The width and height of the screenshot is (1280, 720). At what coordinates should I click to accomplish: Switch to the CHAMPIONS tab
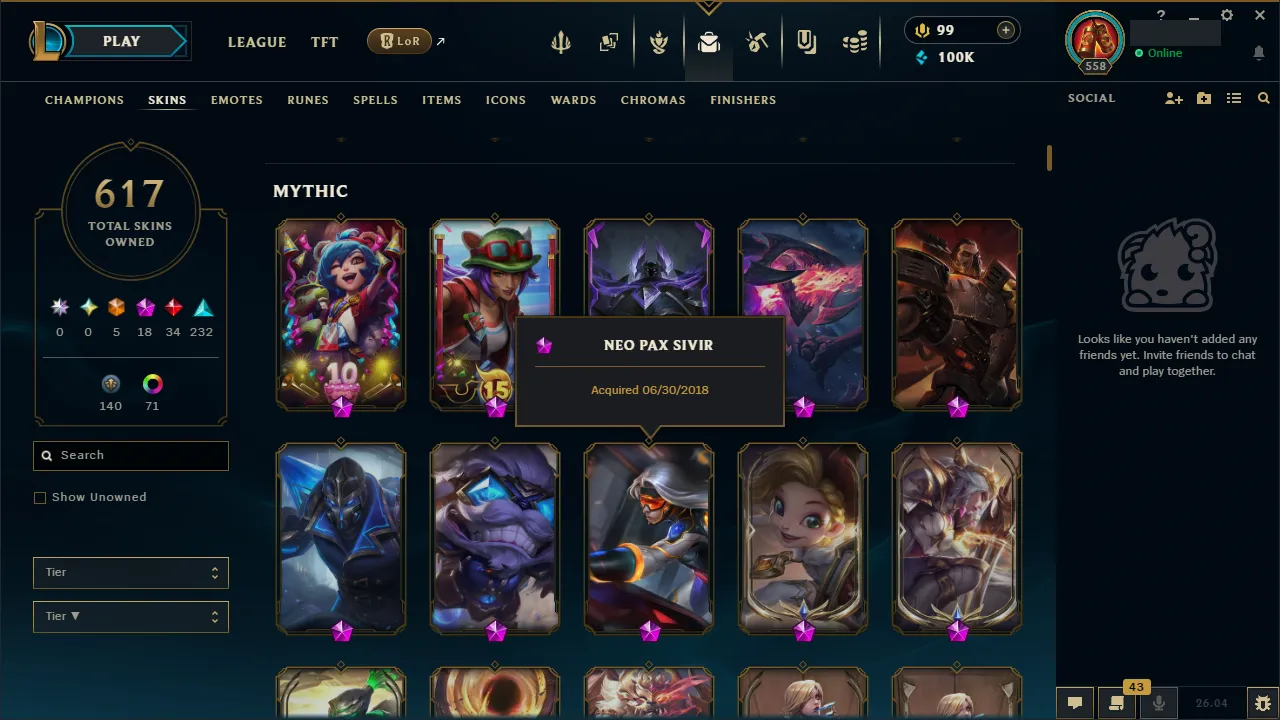(x=84, y=100)
